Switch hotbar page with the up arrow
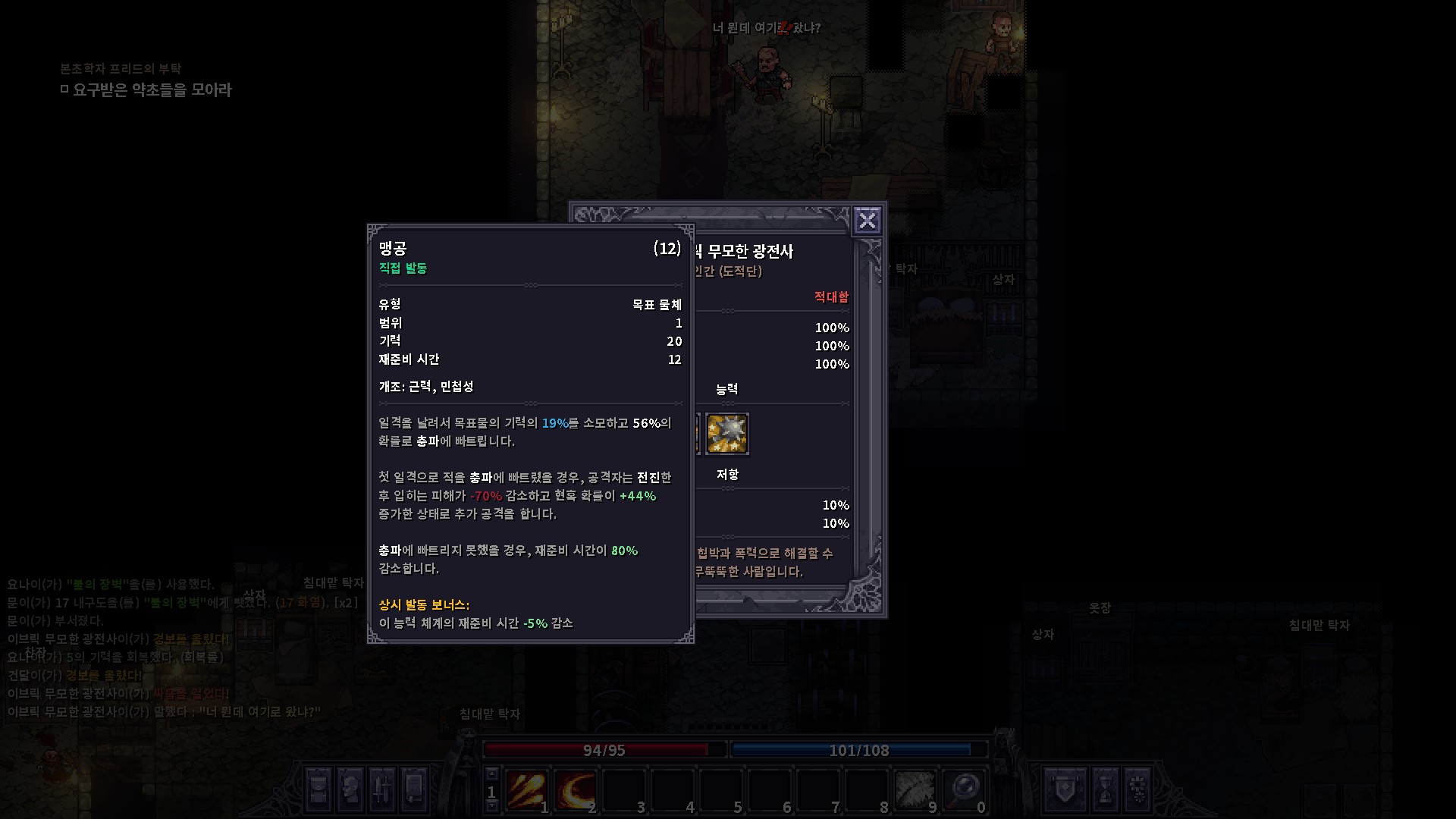The image size is (1456, 819). point(491,774)
